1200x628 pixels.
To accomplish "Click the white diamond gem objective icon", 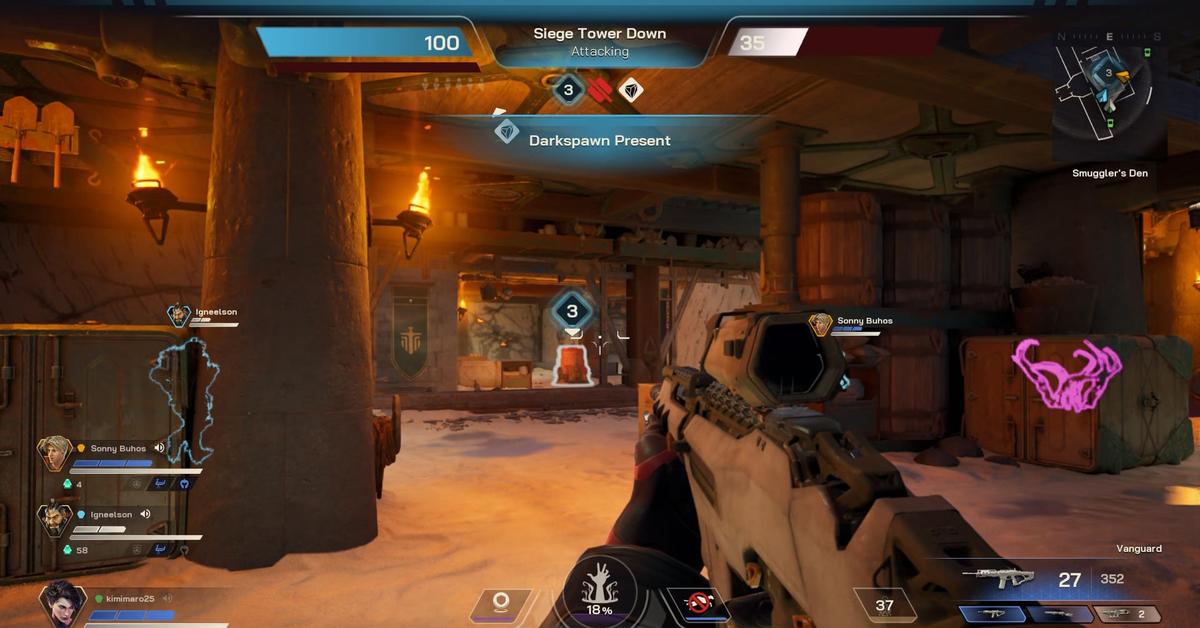I will (630, 91).
